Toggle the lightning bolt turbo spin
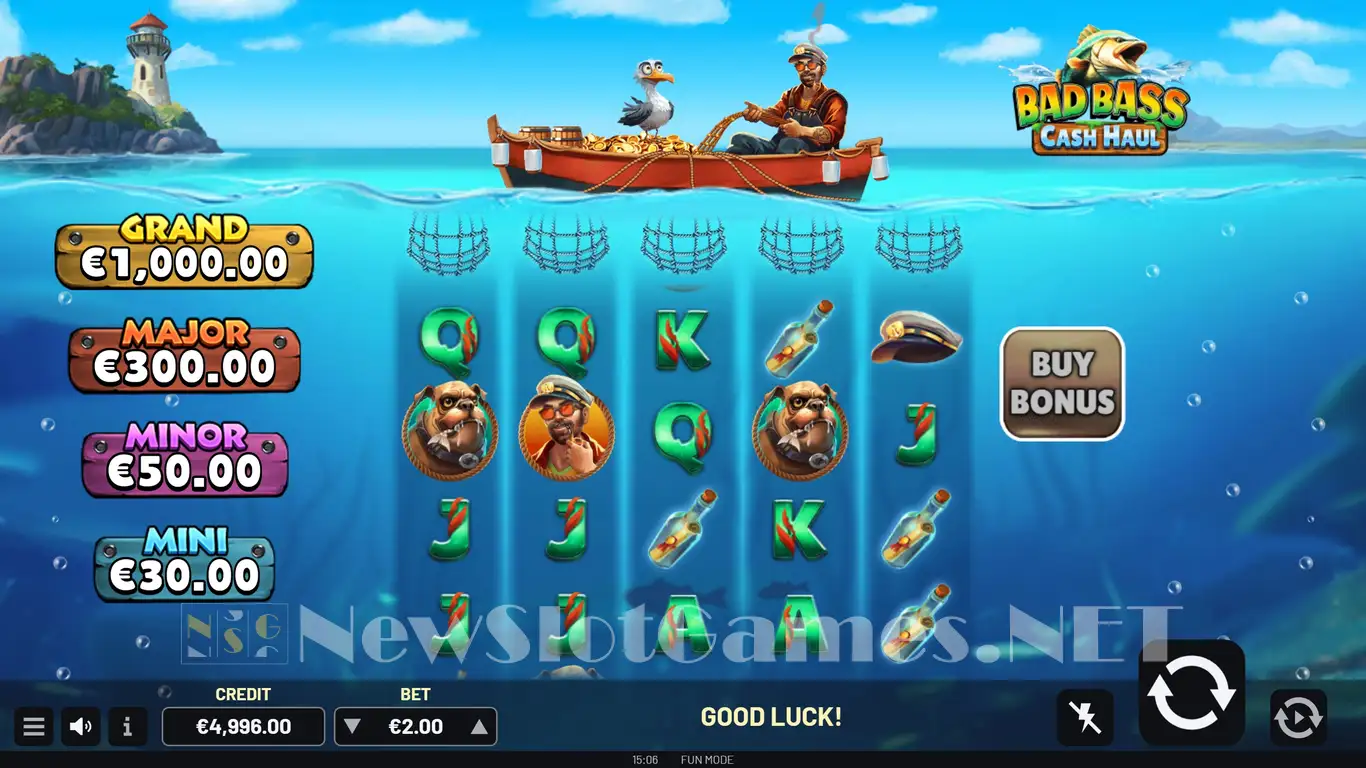 1085,717
